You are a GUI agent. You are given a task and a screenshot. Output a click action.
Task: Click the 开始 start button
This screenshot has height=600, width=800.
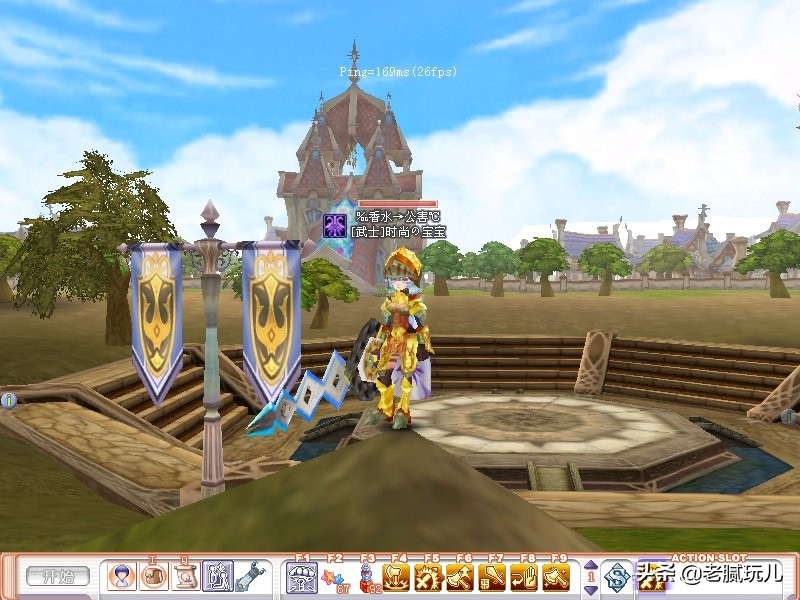point(57,577)
